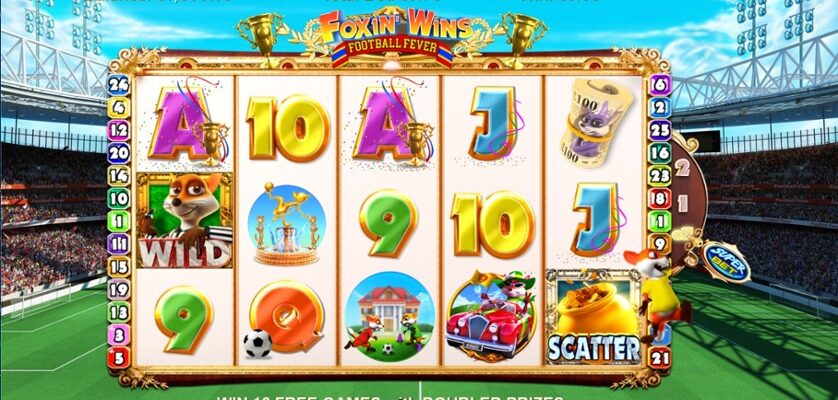The image size is (838, 400).
Task: Click payline number 10
Action: click(120, 198)
